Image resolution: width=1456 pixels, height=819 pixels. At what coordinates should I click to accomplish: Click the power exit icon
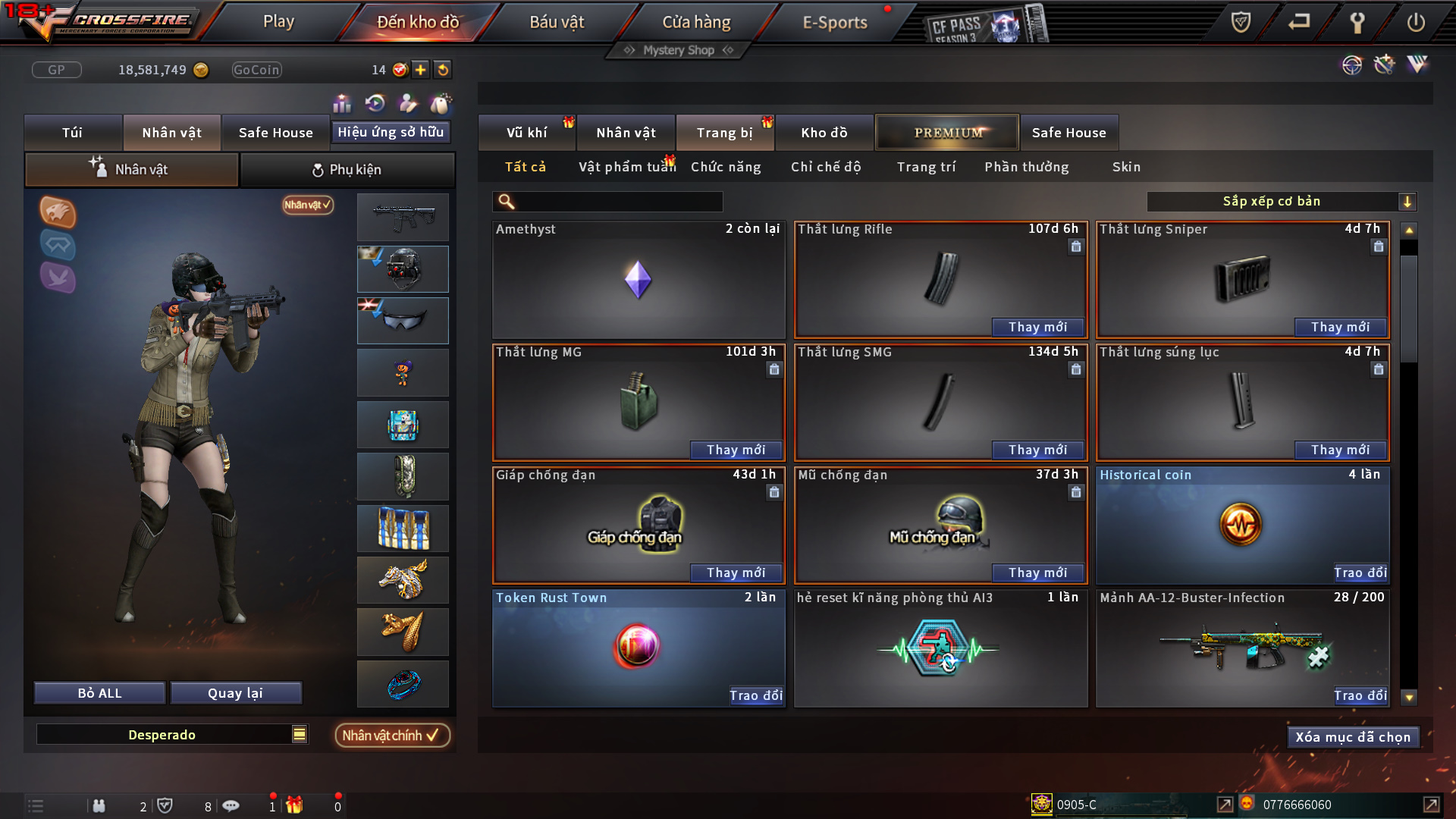1416,23
